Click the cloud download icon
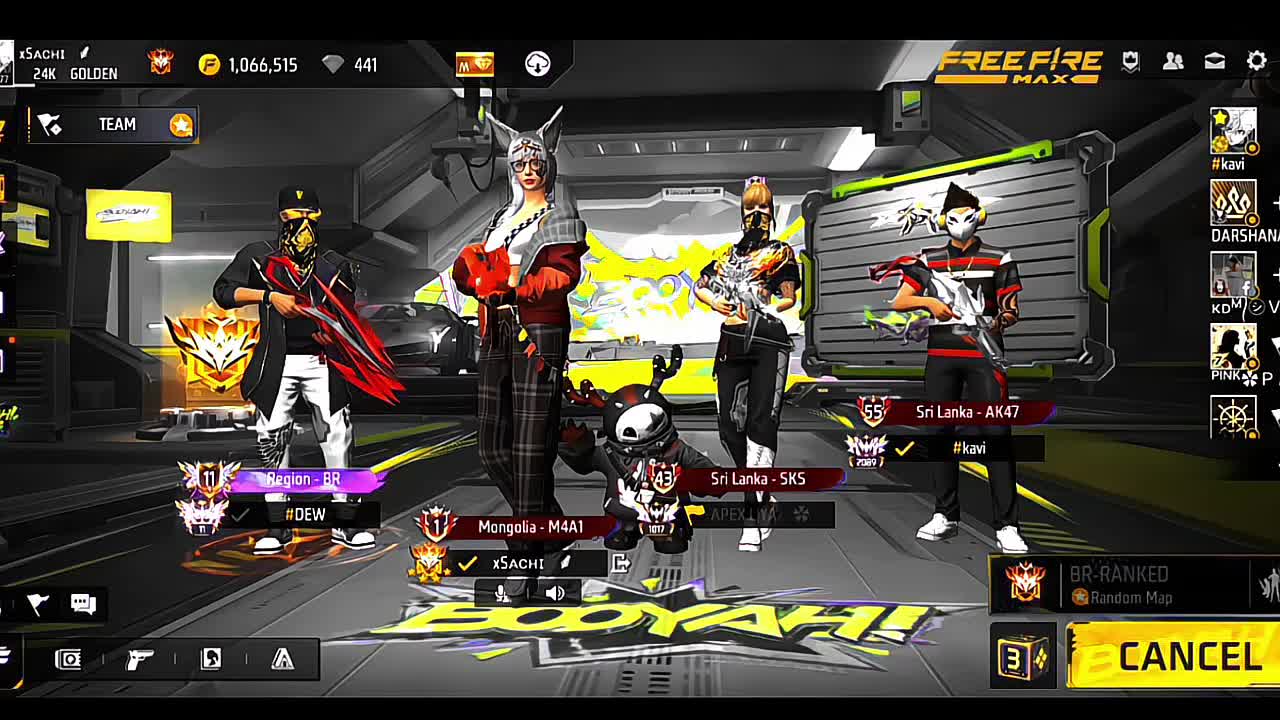The height and width of the screenshot is (720, 1280). pos(538,64)
